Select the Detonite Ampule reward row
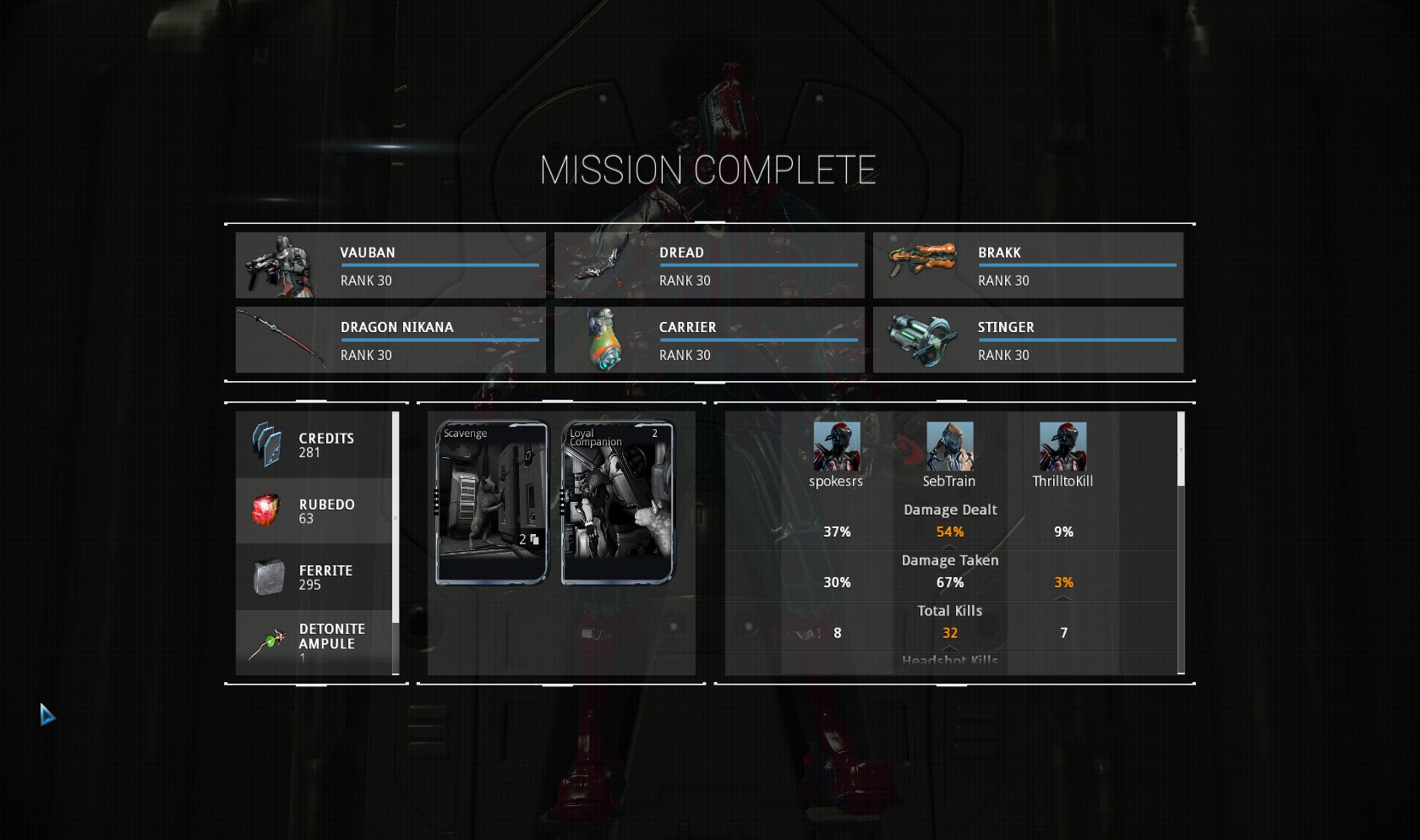The width and height of the screenshot is (1420, 840). [314, 642]
